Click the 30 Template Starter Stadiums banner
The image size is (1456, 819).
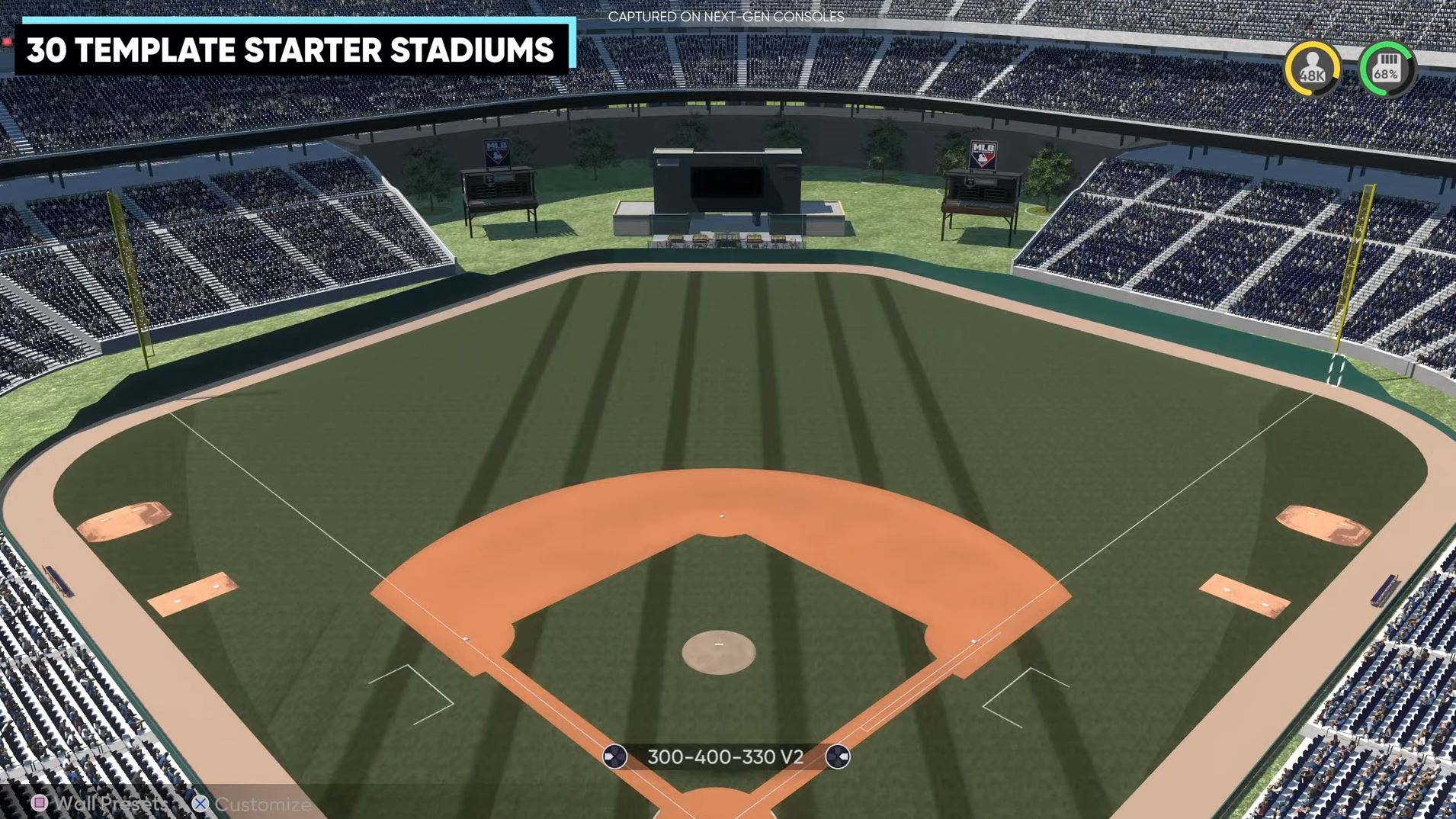292,50
